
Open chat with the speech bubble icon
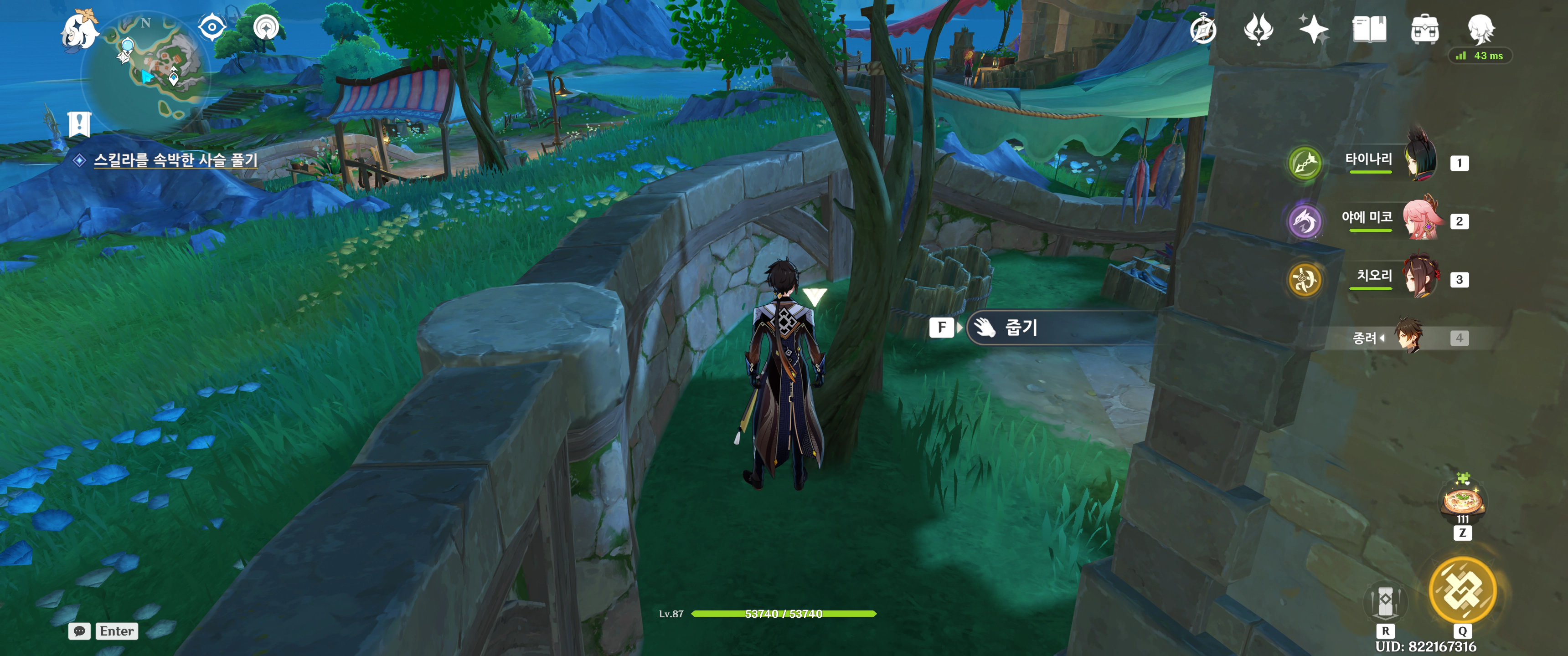pyautogui.click(x=80, y=631)
